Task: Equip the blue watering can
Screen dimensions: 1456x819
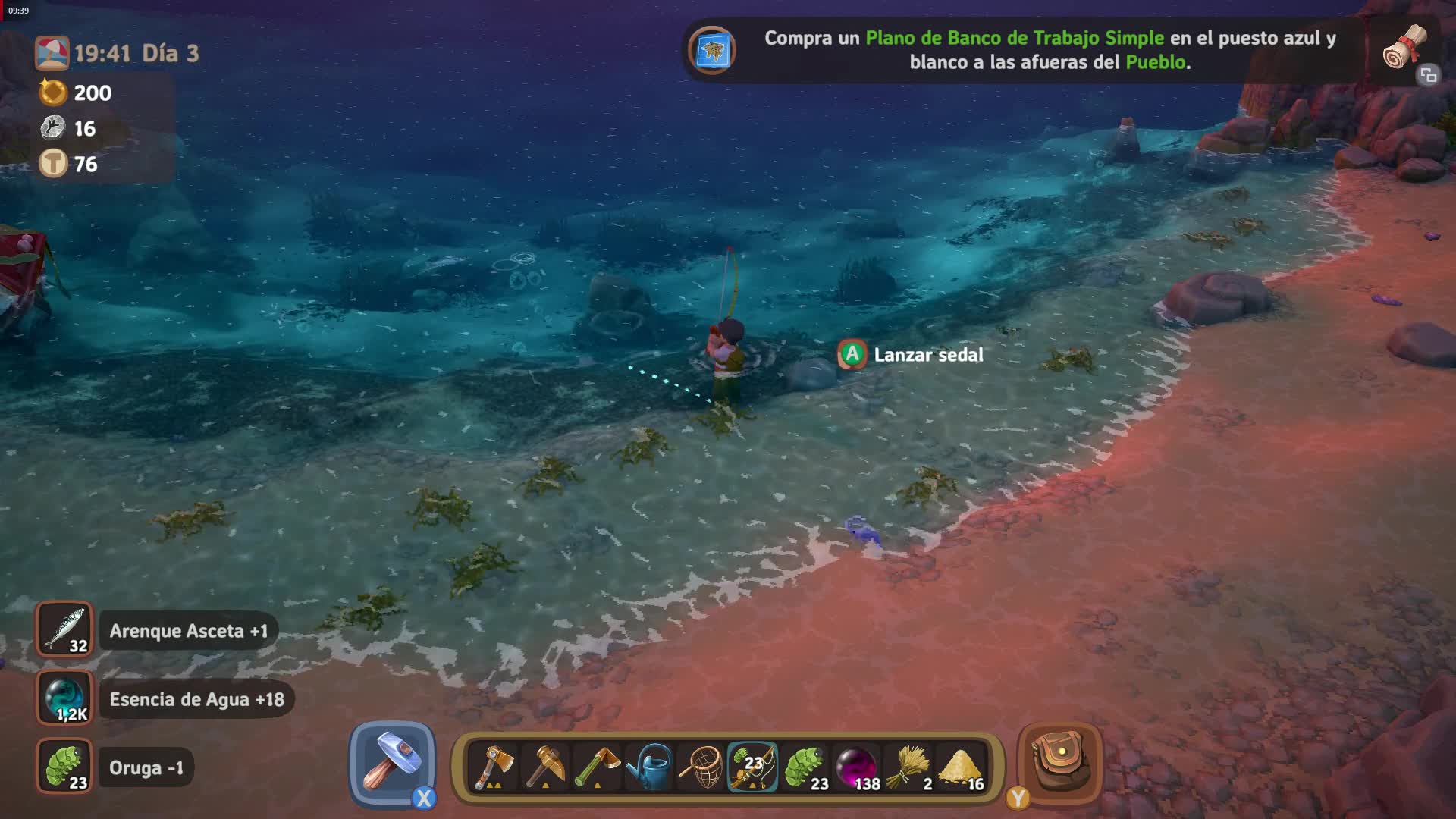Action: tap(650, 767)
